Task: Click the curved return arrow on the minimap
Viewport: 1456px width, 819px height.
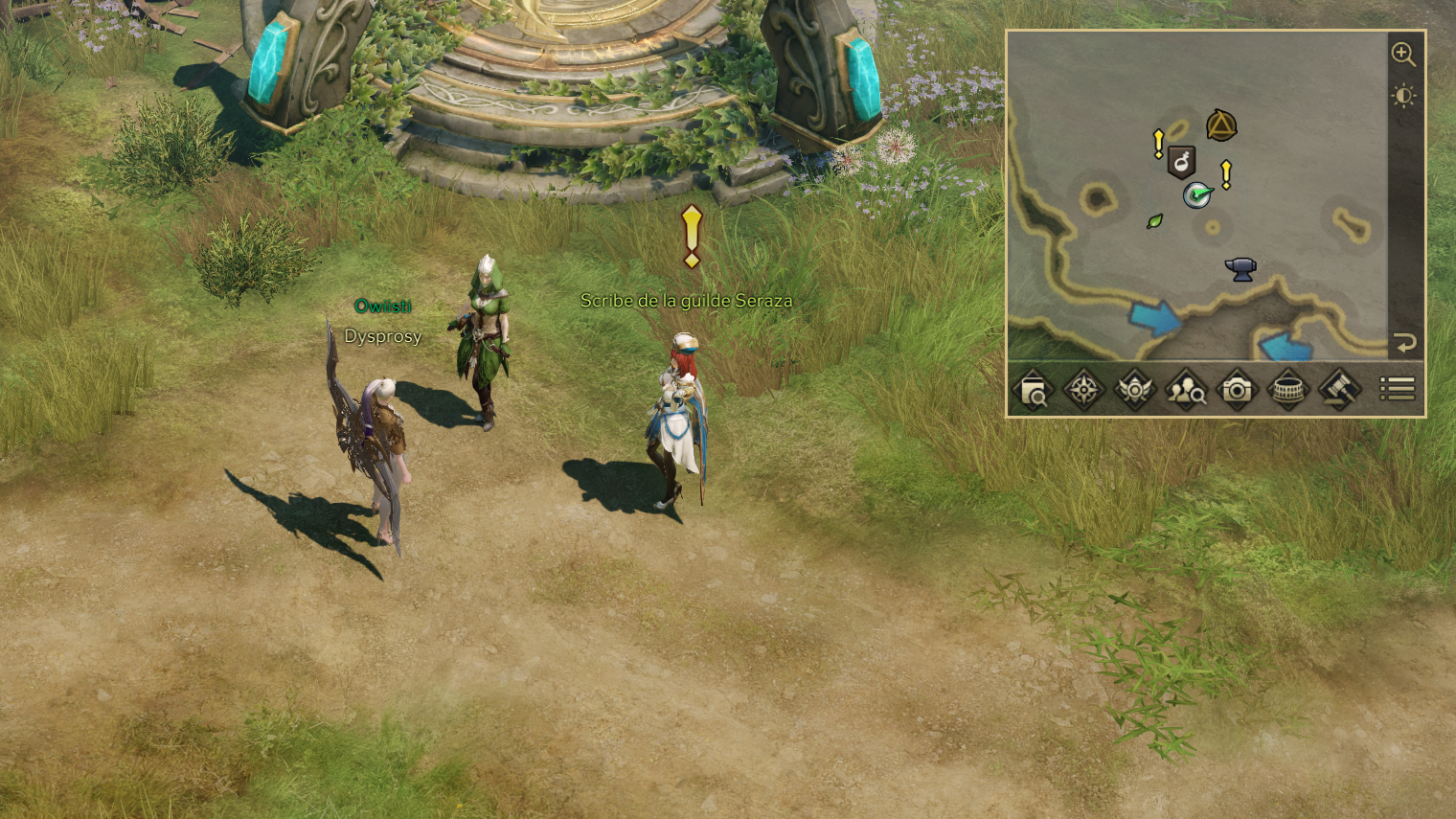Action: [x=1404, y=343]
